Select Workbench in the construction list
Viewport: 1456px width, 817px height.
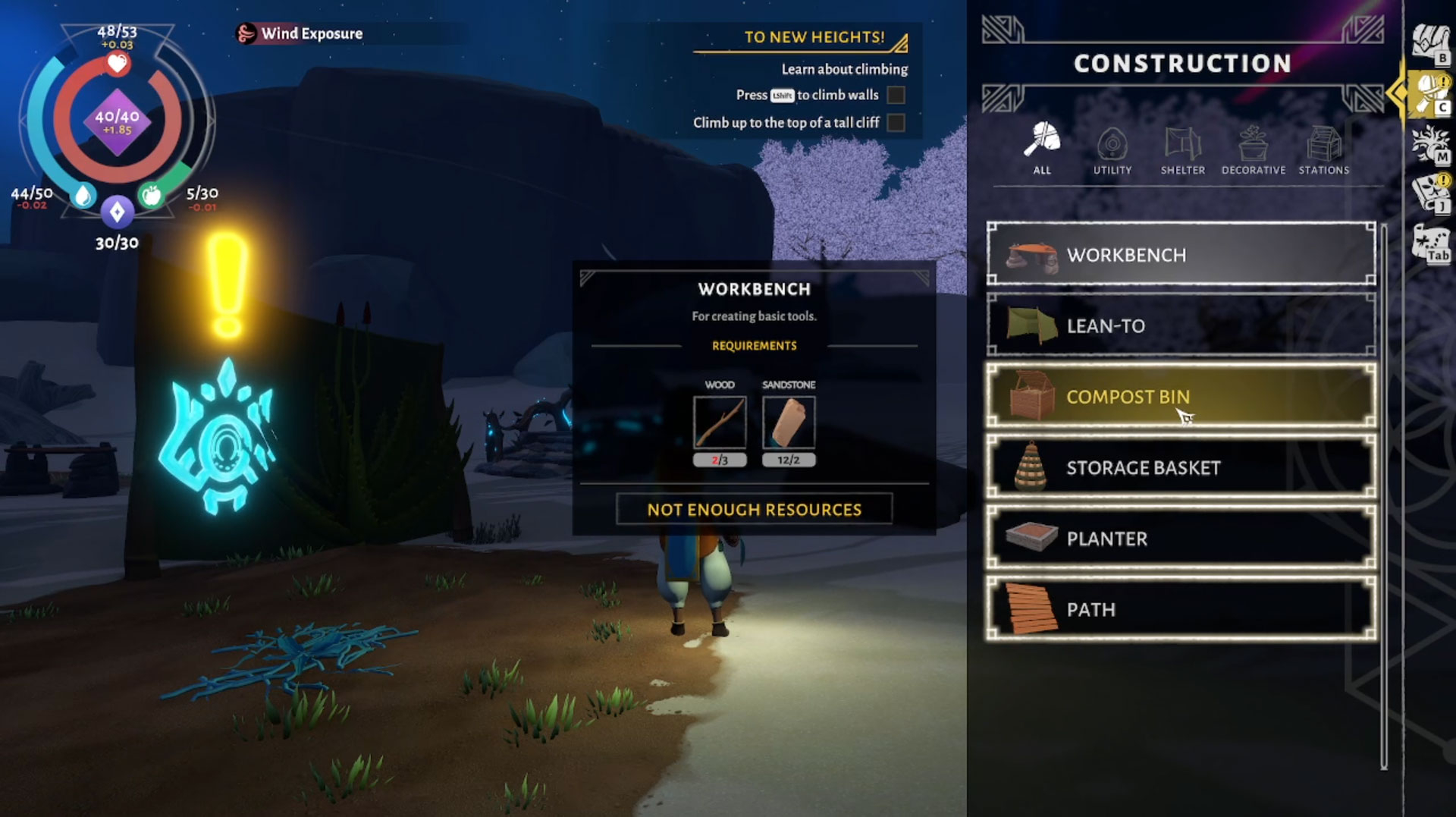tap(1181, 255)
